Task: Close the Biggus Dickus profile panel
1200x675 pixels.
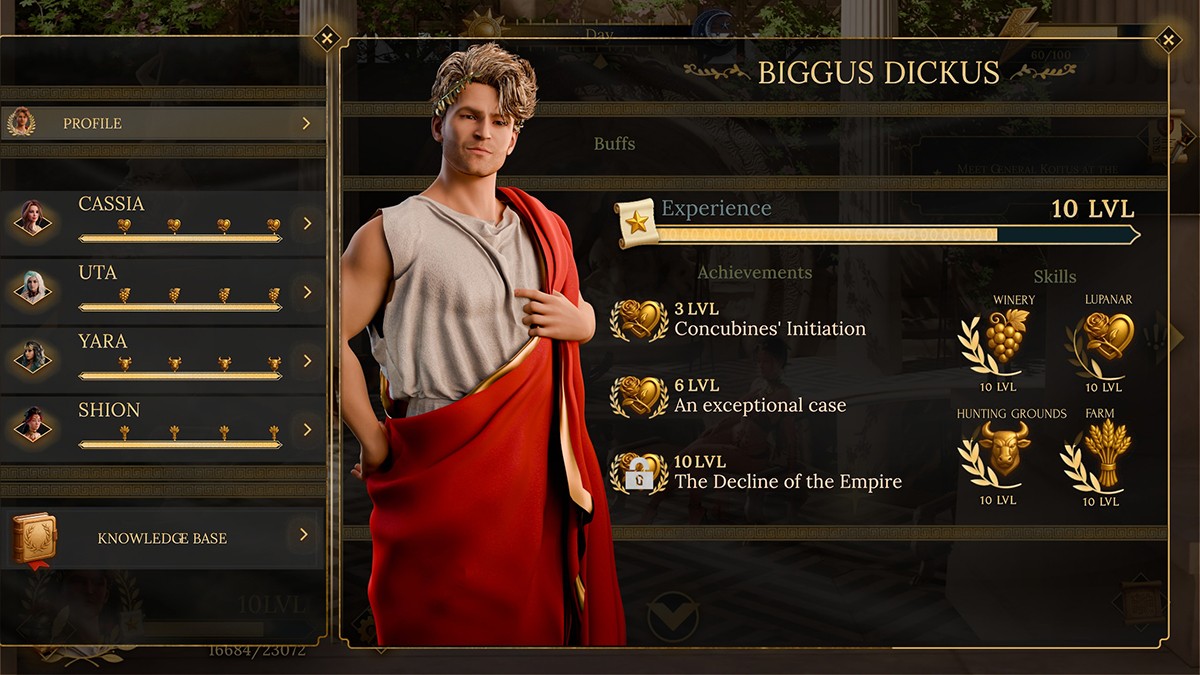Action: click(x=1167, y=40)
